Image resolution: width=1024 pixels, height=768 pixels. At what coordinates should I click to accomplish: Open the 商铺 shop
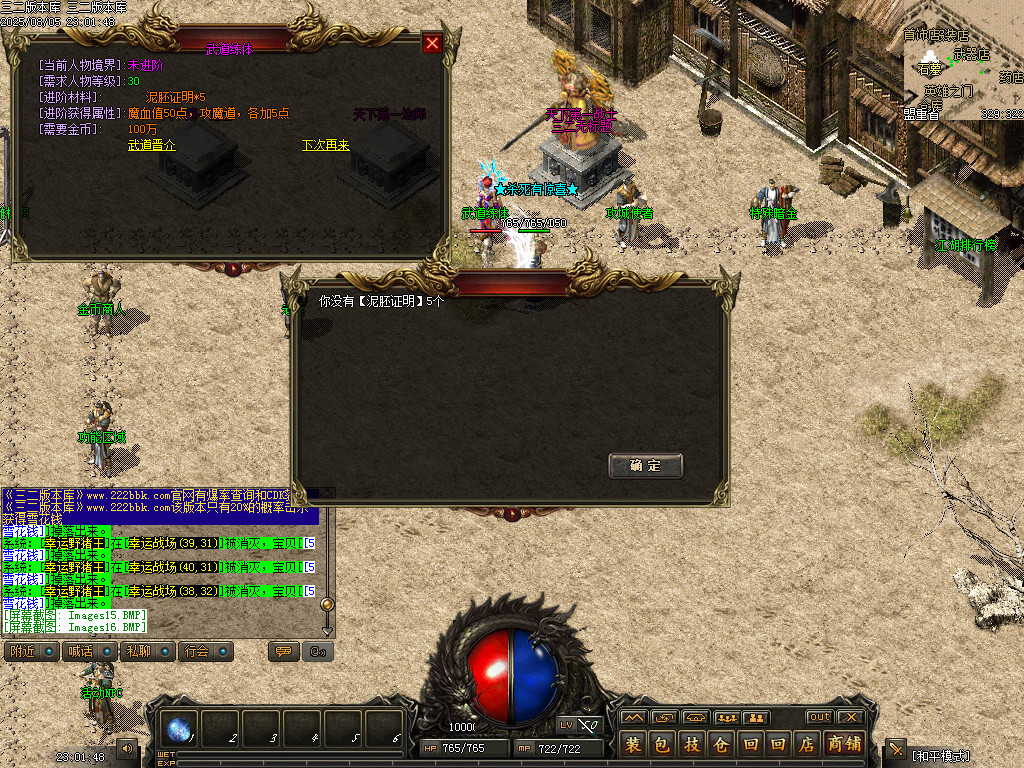[x=844, y=744]
